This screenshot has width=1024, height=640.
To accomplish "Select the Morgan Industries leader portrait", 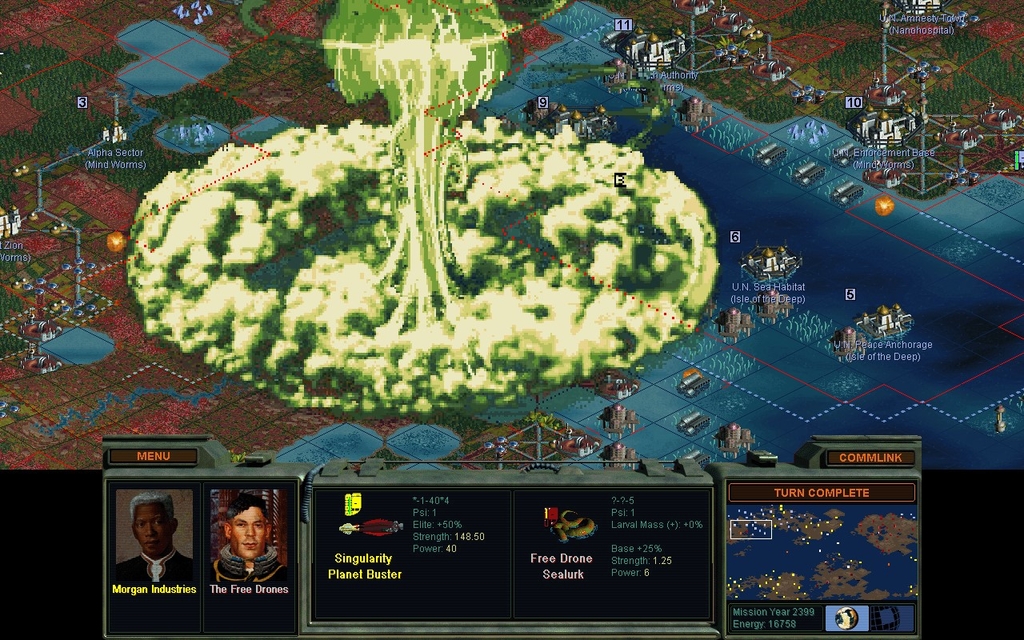I will (x=154, y=540).
